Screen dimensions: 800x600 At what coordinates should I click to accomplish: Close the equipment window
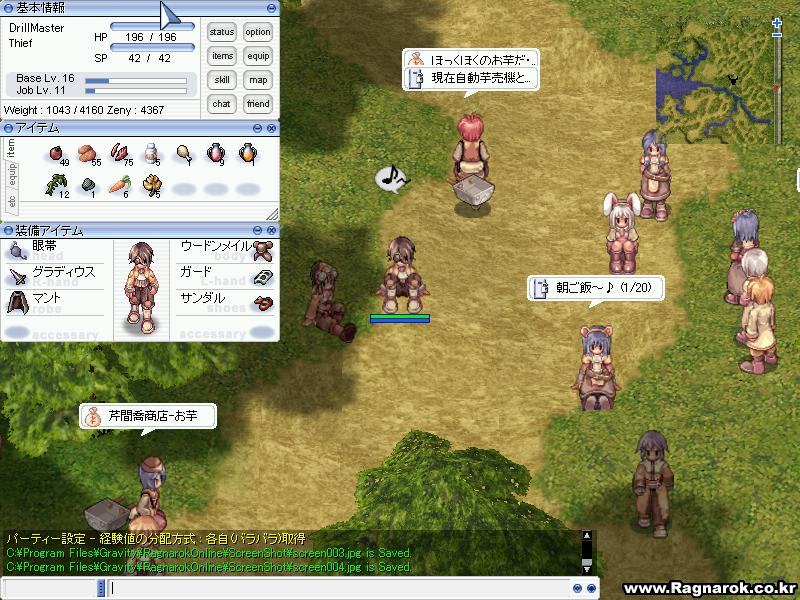pyautogui.click(x=271, y=231)
